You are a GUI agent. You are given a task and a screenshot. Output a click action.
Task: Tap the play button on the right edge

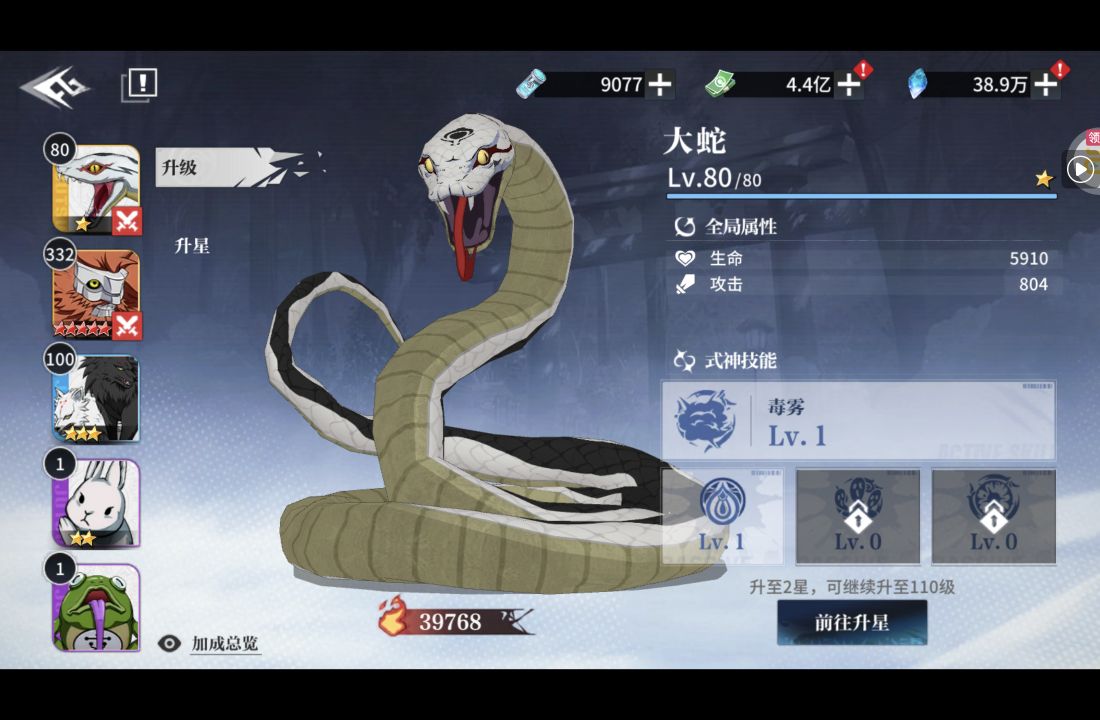tap(1080, 169)
